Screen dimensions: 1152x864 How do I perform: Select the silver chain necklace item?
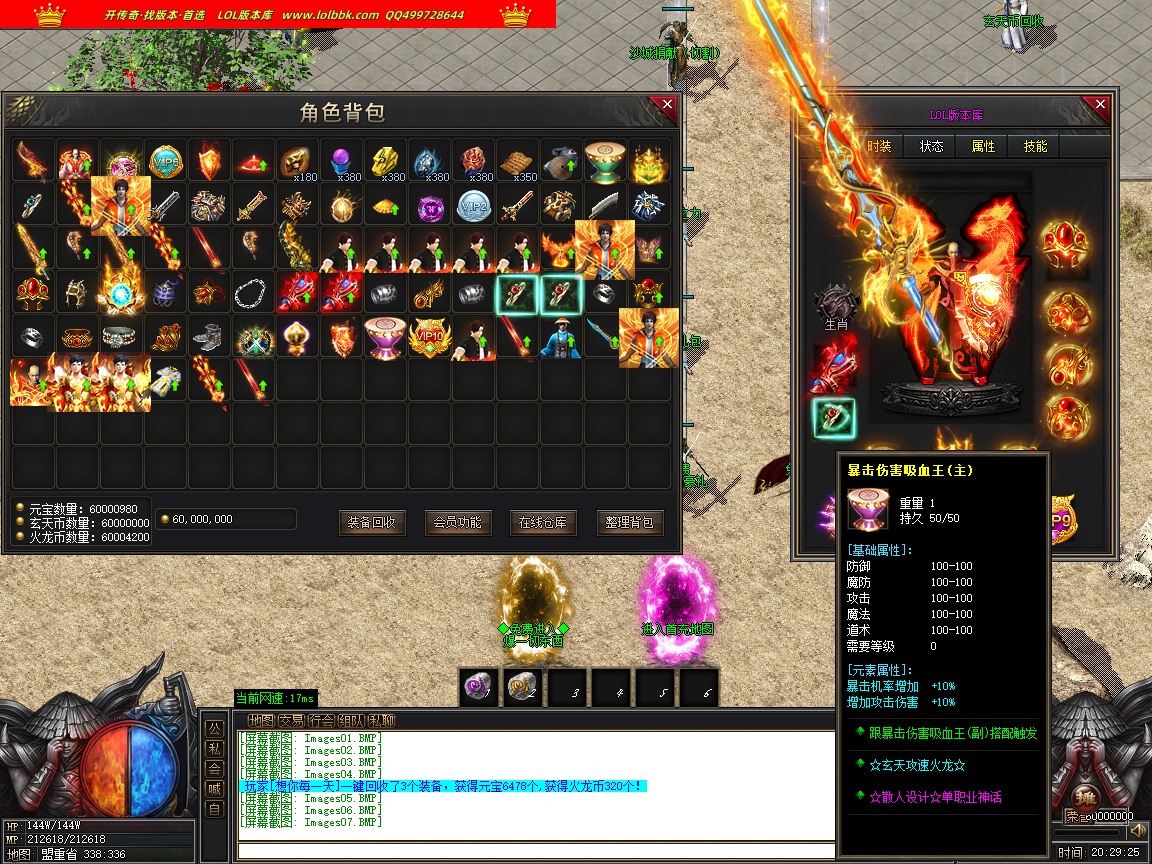coord(253,293)
